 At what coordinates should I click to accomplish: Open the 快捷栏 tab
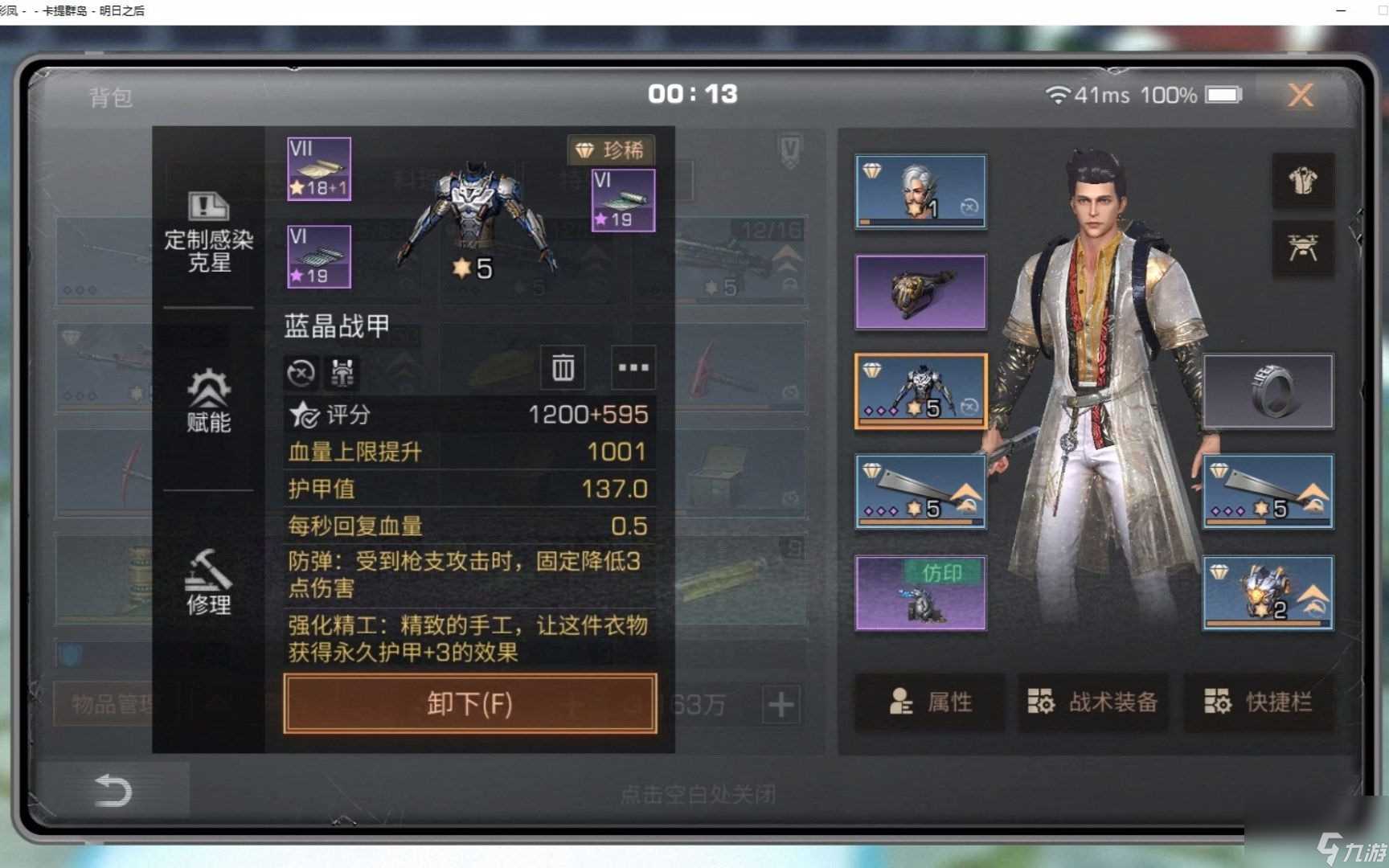pyautogui.click(x=1259, y=701)
